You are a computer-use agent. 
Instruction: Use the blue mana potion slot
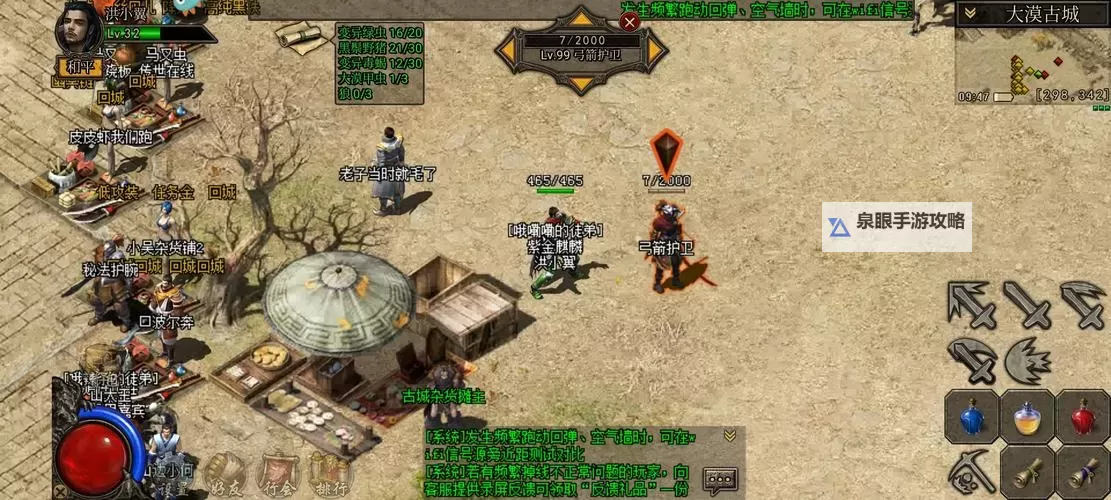pos(970,416)
